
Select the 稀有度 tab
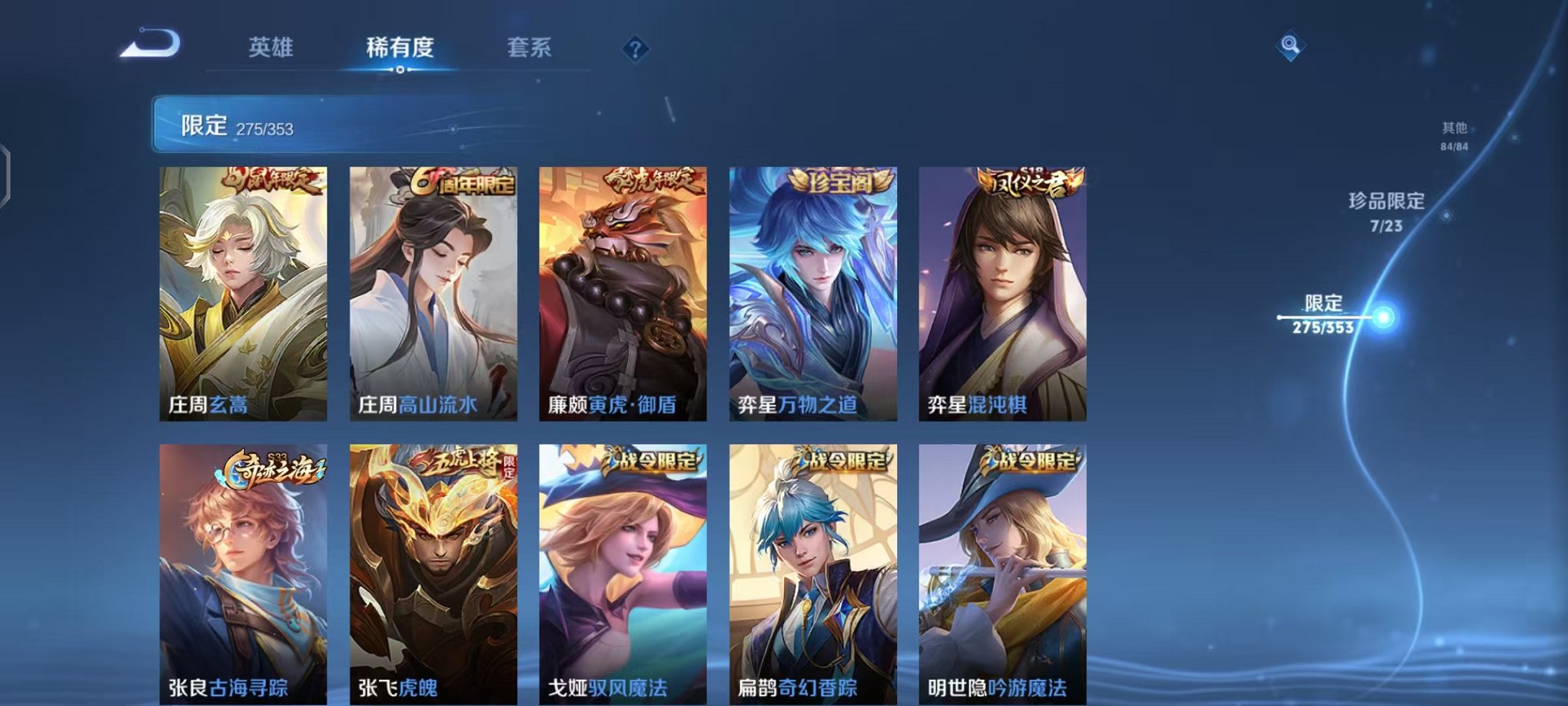pyautogui.click(x=397, y=46)
